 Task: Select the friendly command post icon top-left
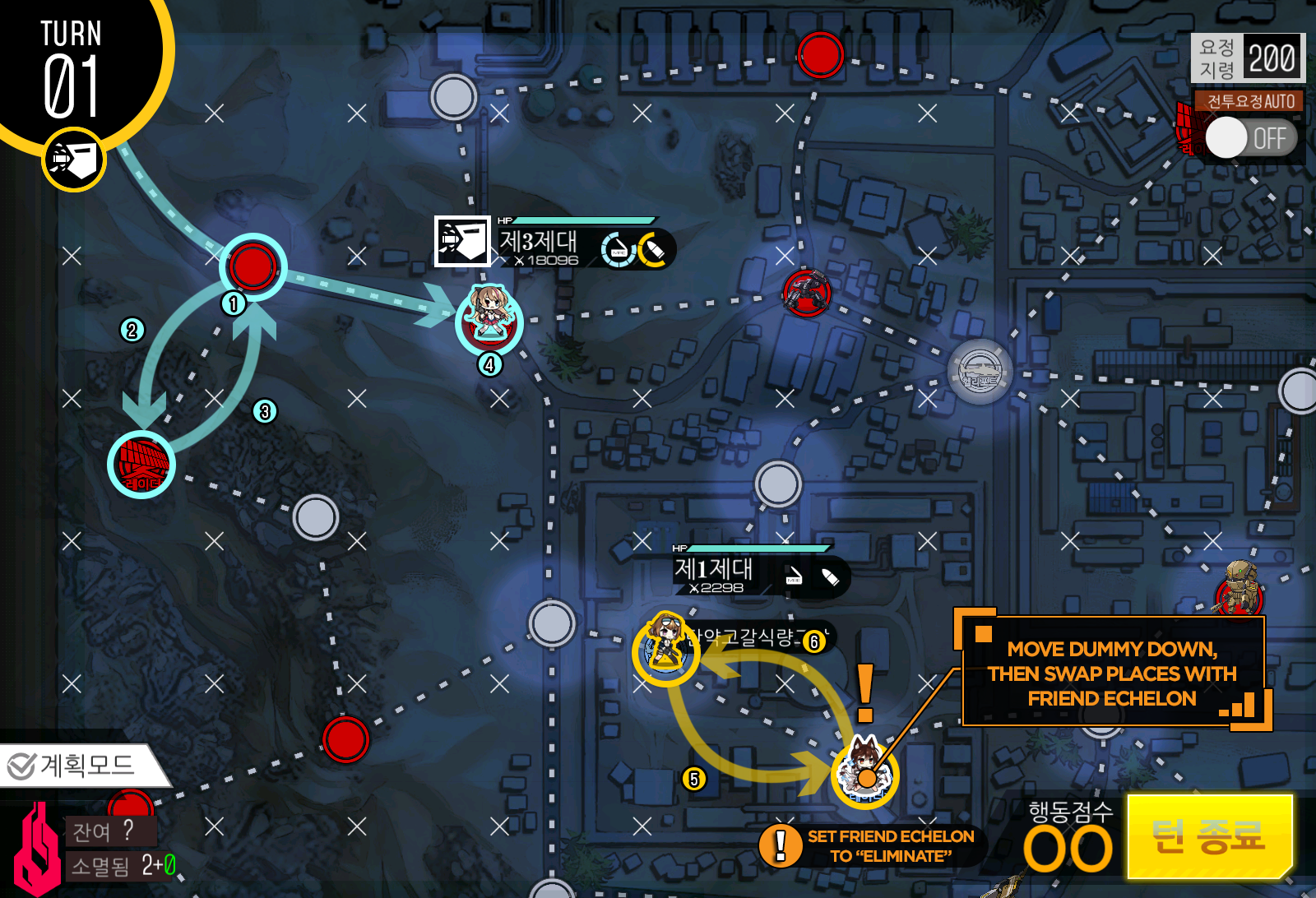tap(72, 156)
